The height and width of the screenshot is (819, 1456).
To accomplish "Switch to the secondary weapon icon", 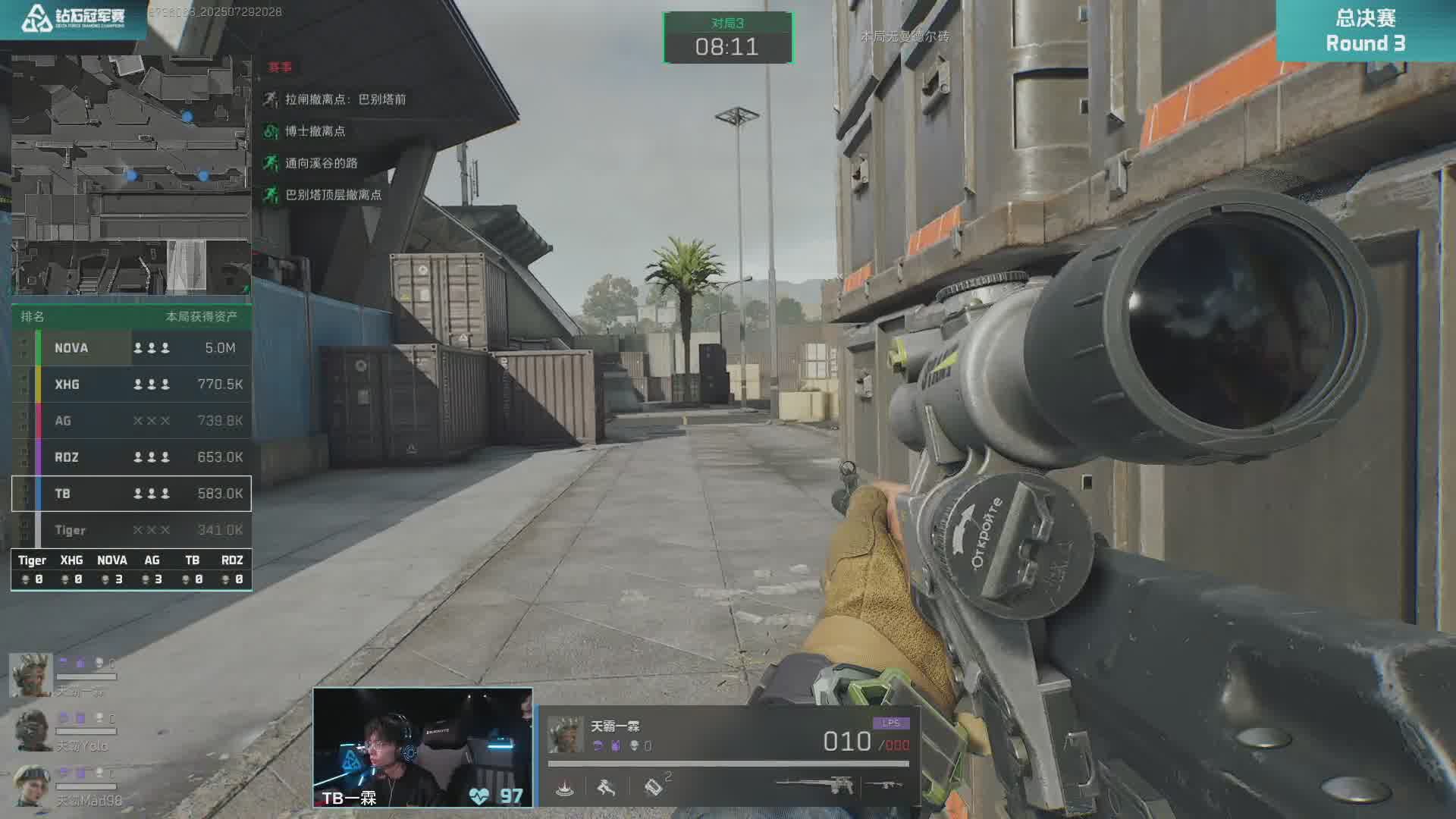I will 884,785.
